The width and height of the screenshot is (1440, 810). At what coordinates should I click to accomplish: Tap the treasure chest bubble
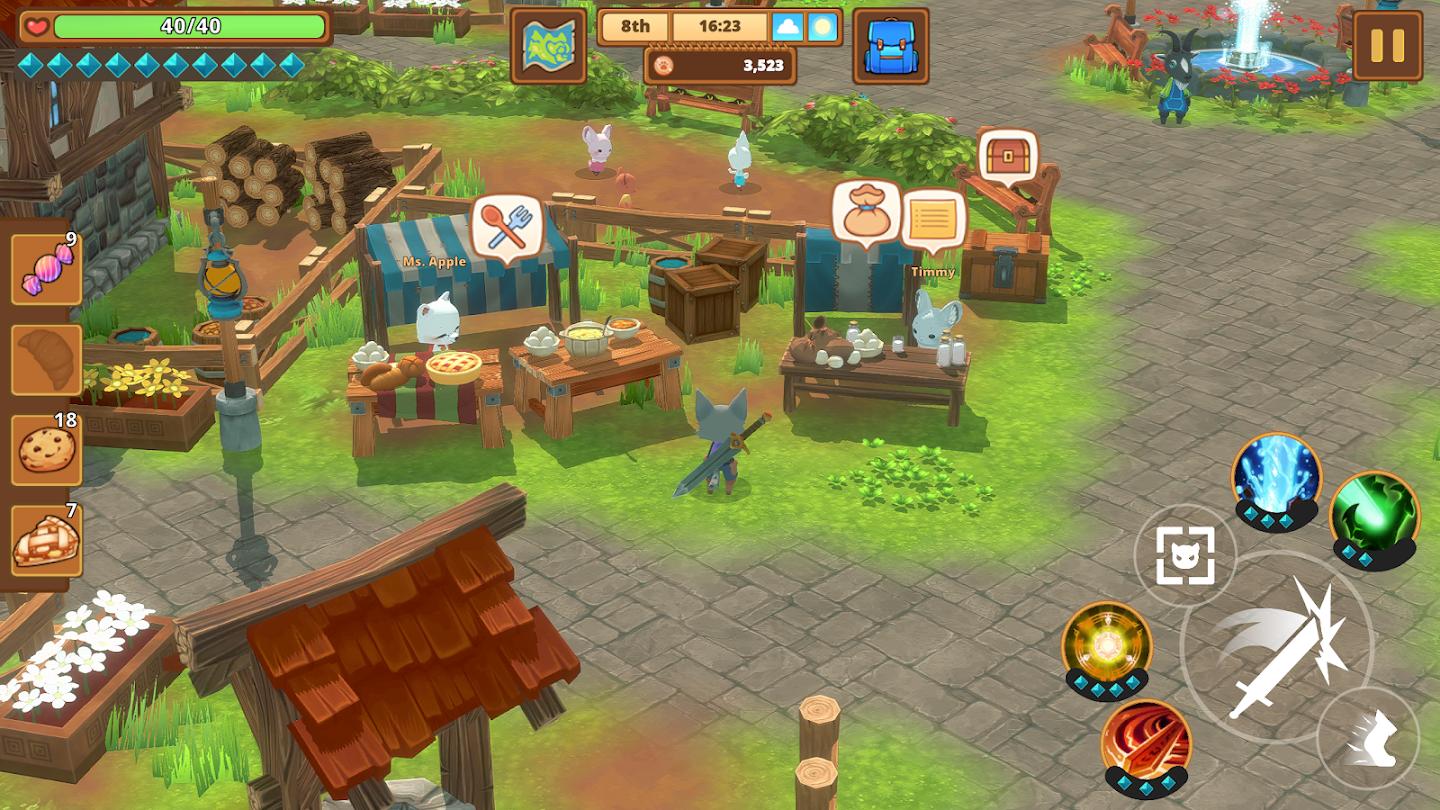coord(1009,155)
